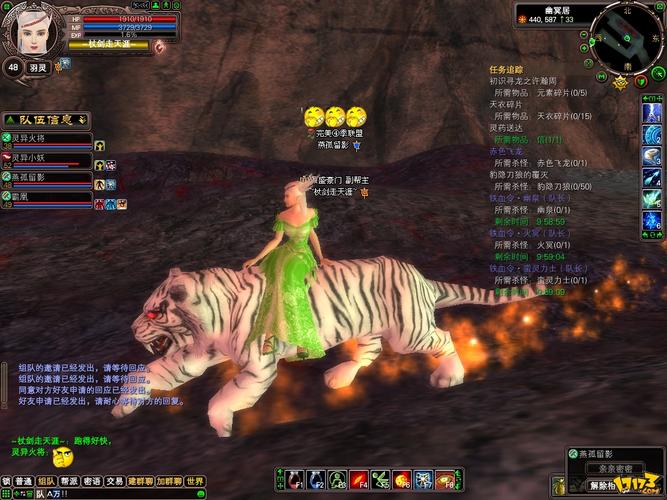This screenshot has height=500, width=667.
Task: Open the 密语 whisper channel
Action: 92,481
